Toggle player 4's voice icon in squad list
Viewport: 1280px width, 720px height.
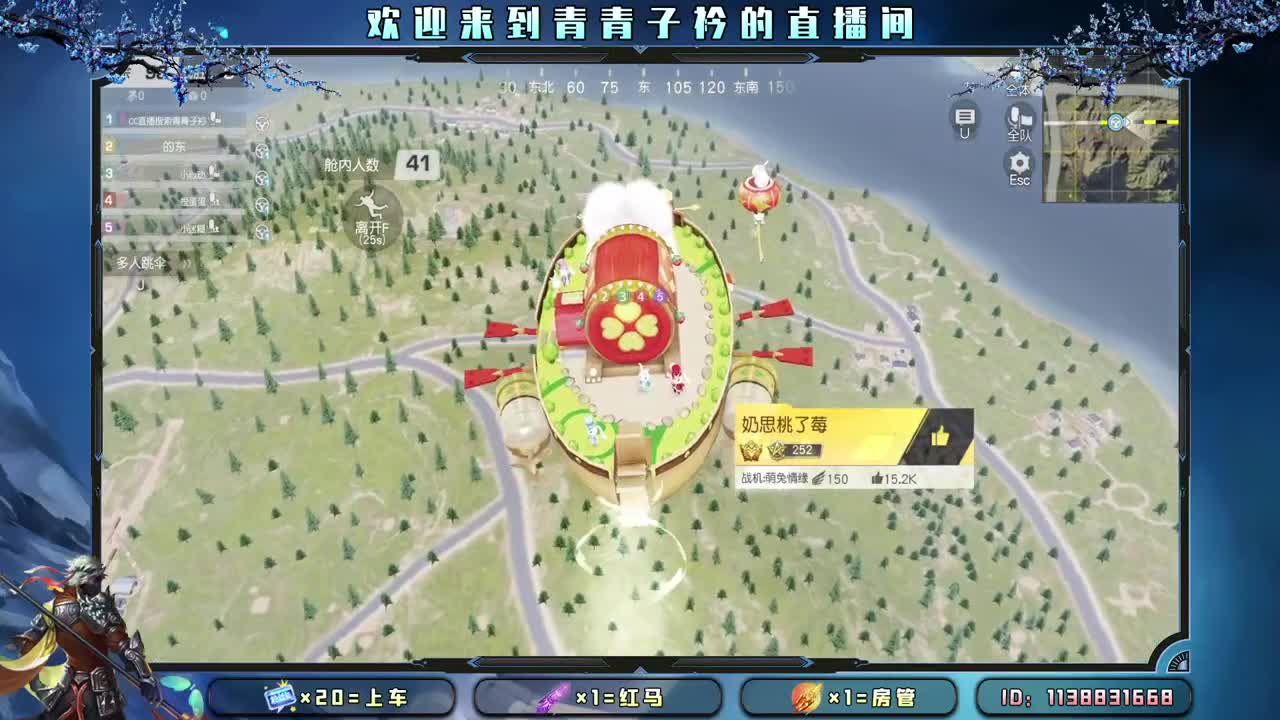tap(213, 200)
